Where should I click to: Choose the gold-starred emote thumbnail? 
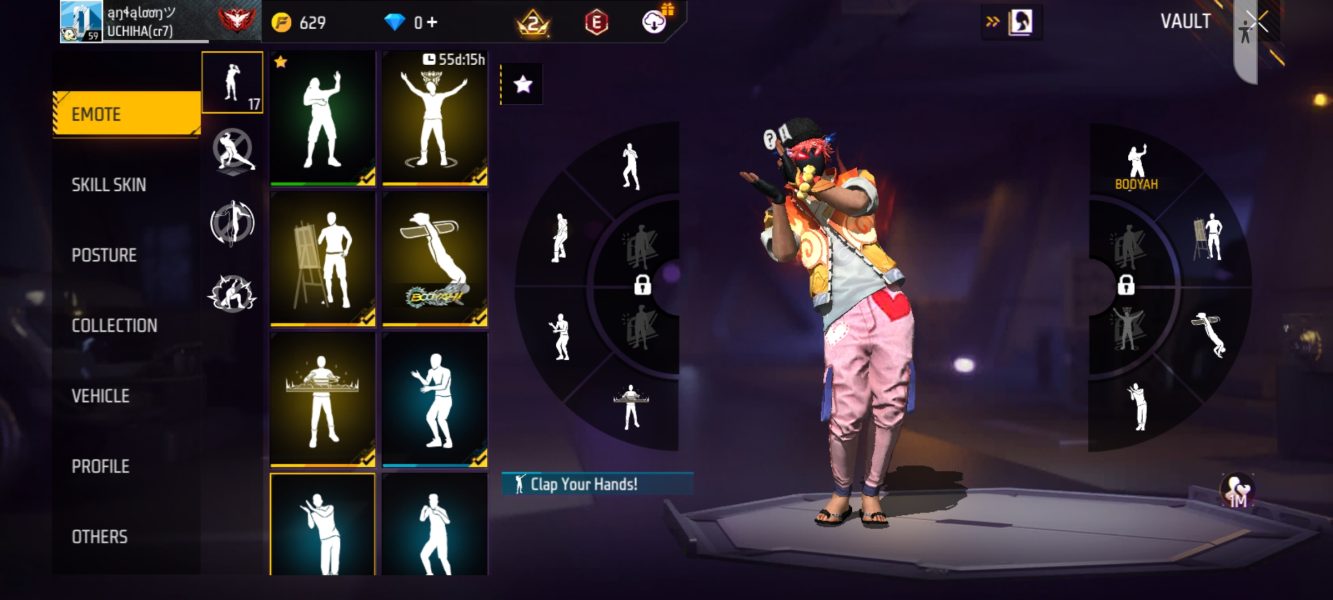pos(322,117)
